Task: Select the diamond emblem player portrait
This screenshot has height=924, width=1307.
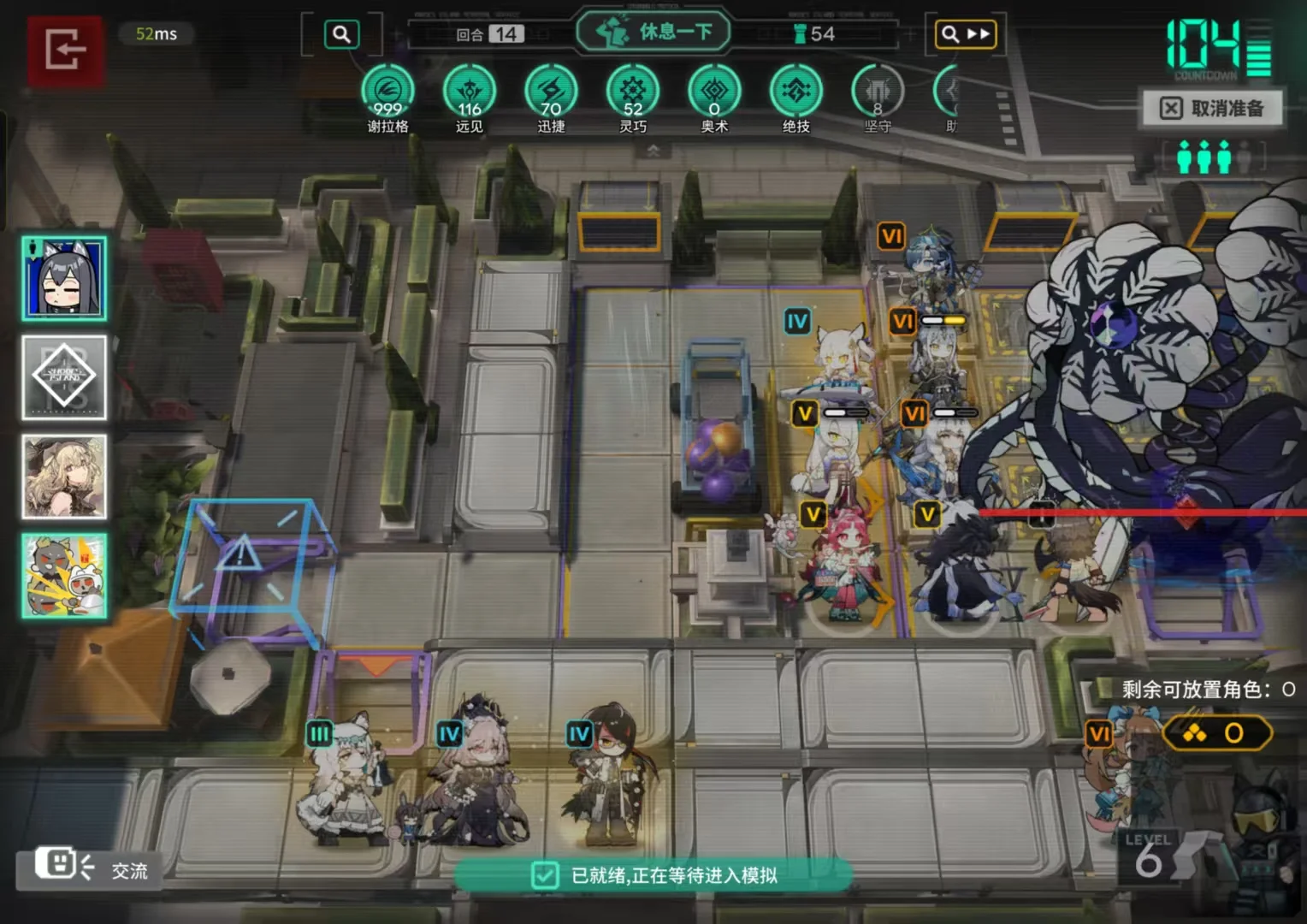Action: 64,377
